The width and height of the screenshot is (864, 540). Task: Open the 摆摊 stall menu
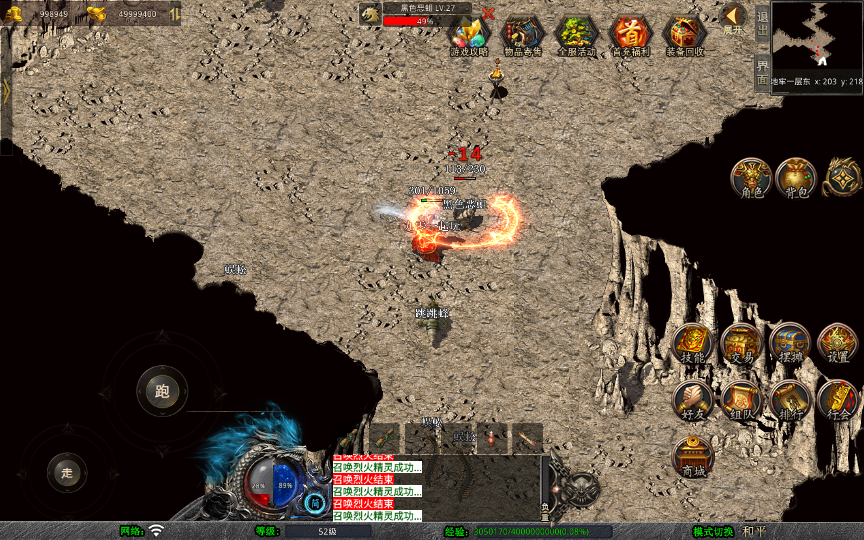789,343
